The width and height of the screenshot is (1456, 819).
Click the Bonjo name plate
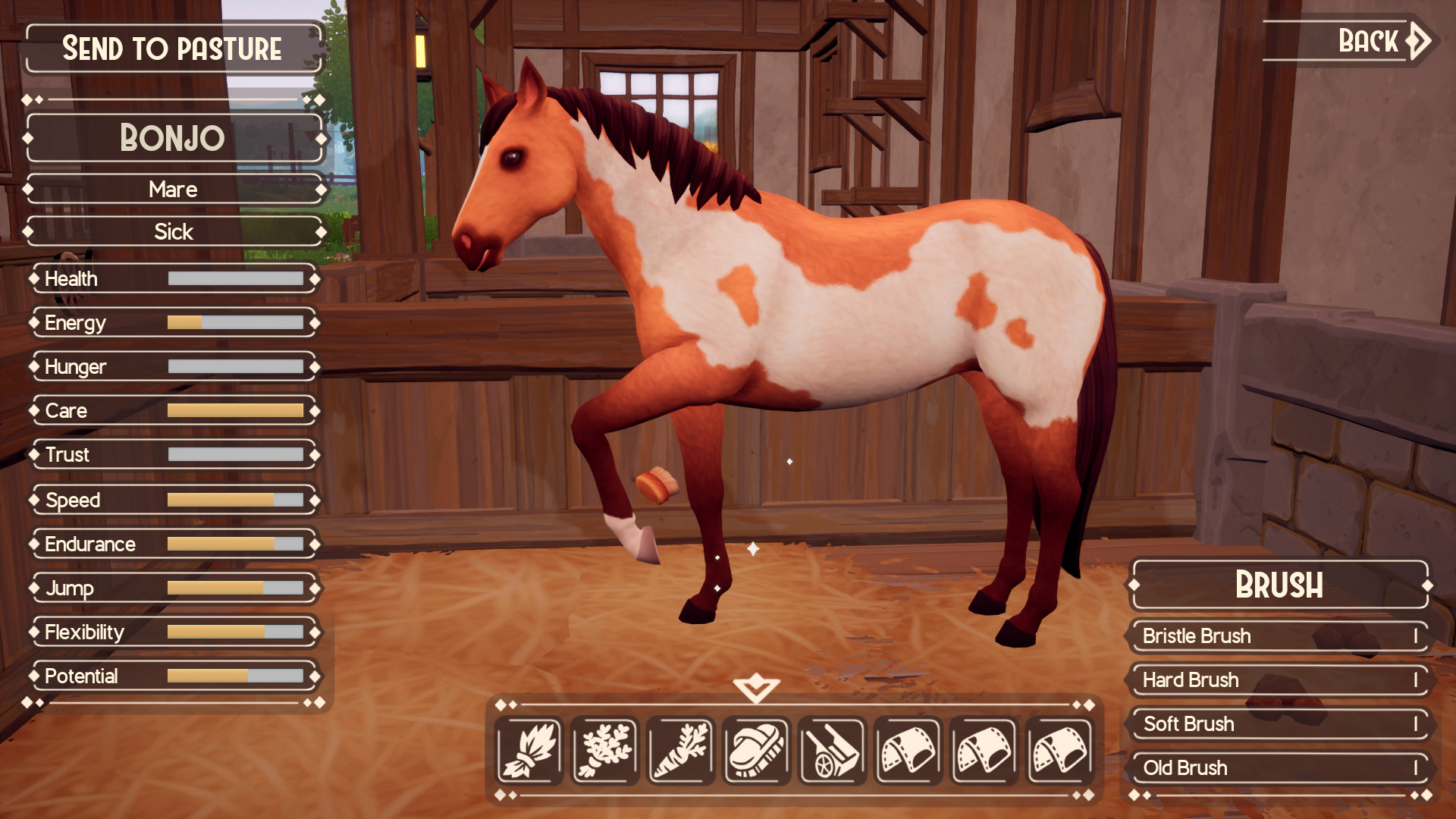point(174,138)
